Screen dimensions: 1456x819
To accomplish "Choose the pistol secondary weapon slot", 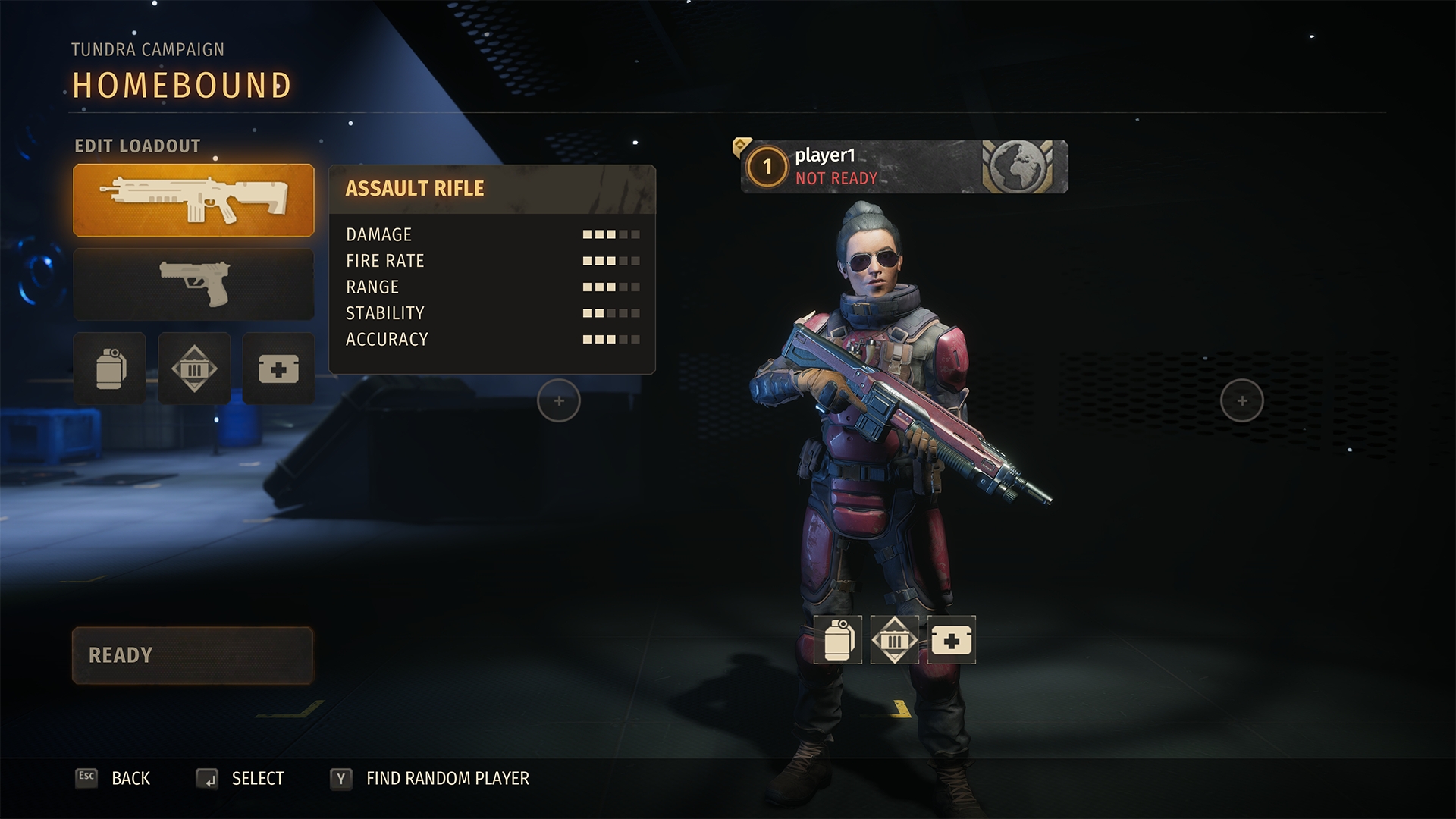I will (193, 284).
